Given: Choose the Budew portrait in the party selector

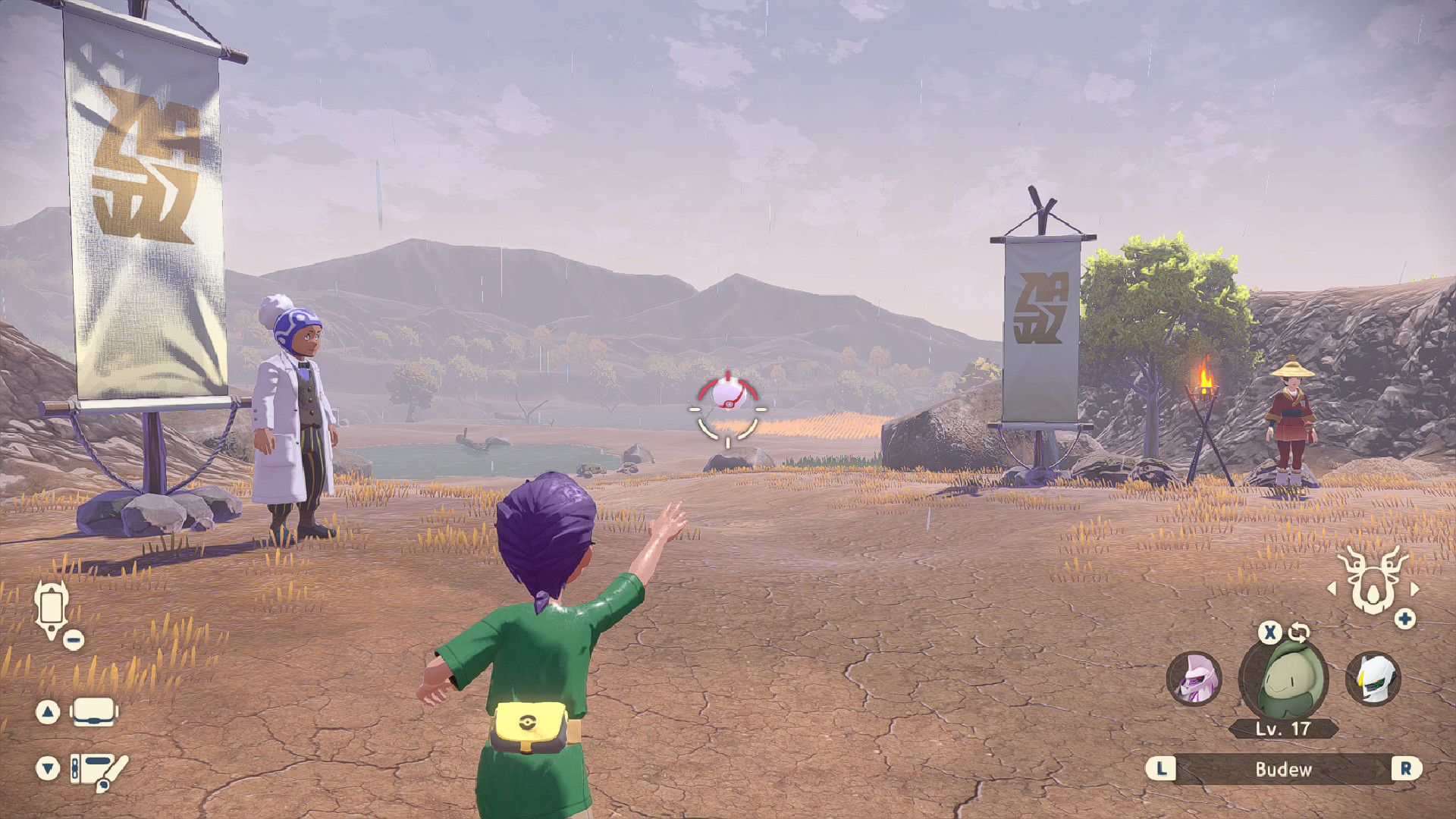Looking at the screenshot, I should pos(1283,679).
